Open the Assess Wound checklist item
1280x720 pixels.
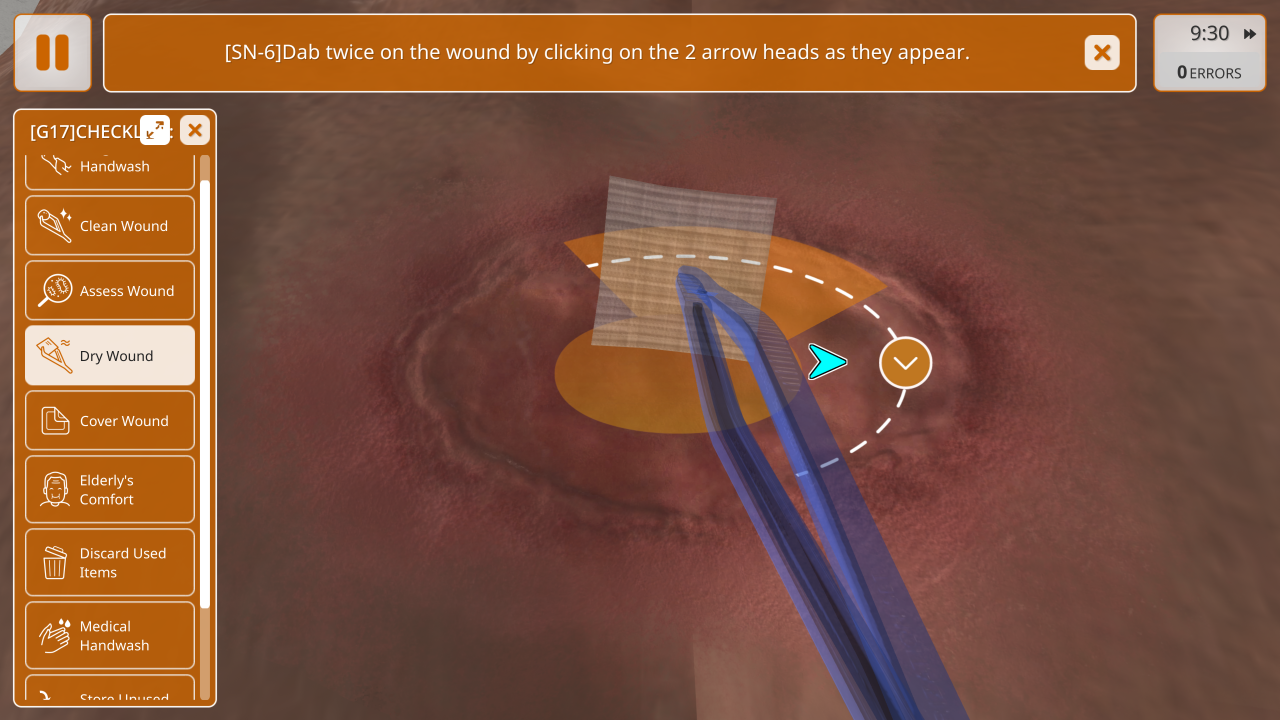[110, 291]
